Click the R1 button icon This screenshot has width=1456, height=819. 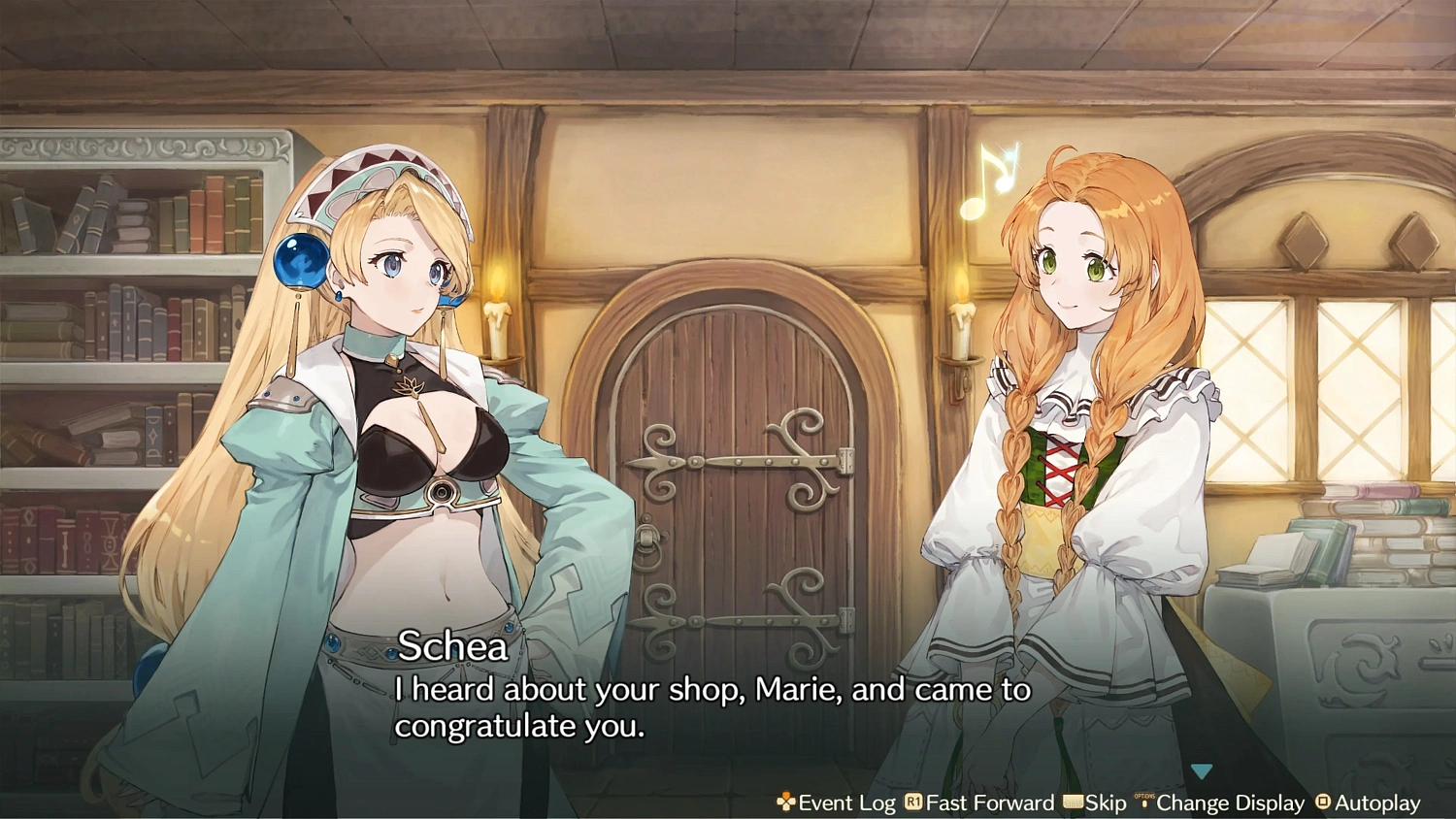click(912, 803)
